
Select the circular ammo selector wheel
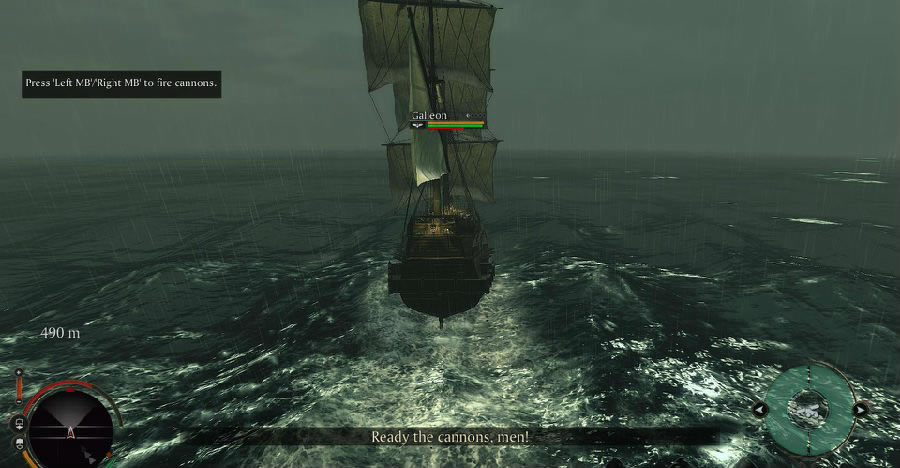810,408
